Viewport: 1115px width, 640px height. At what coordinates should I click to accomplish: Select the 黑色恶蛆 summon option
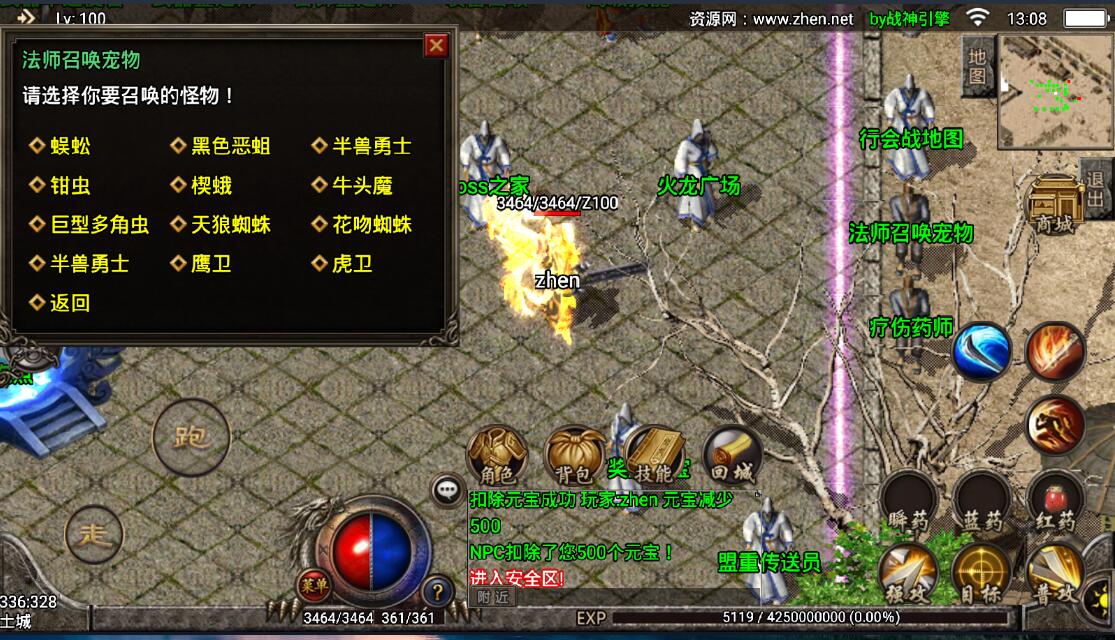(x=230, y=146)
